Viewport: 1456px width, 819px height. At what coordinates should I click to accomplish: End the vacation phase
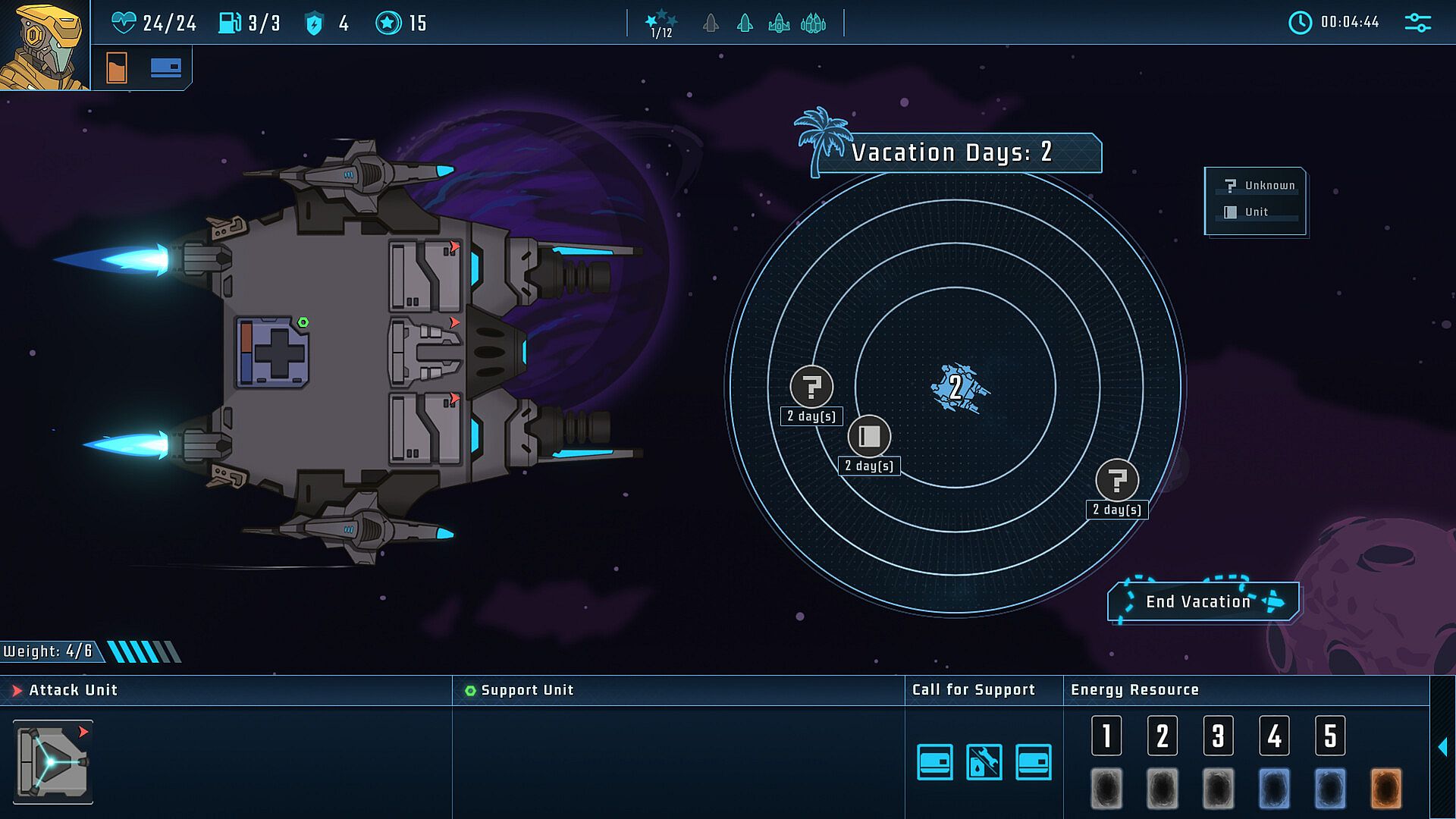(x=1202, y=602)
